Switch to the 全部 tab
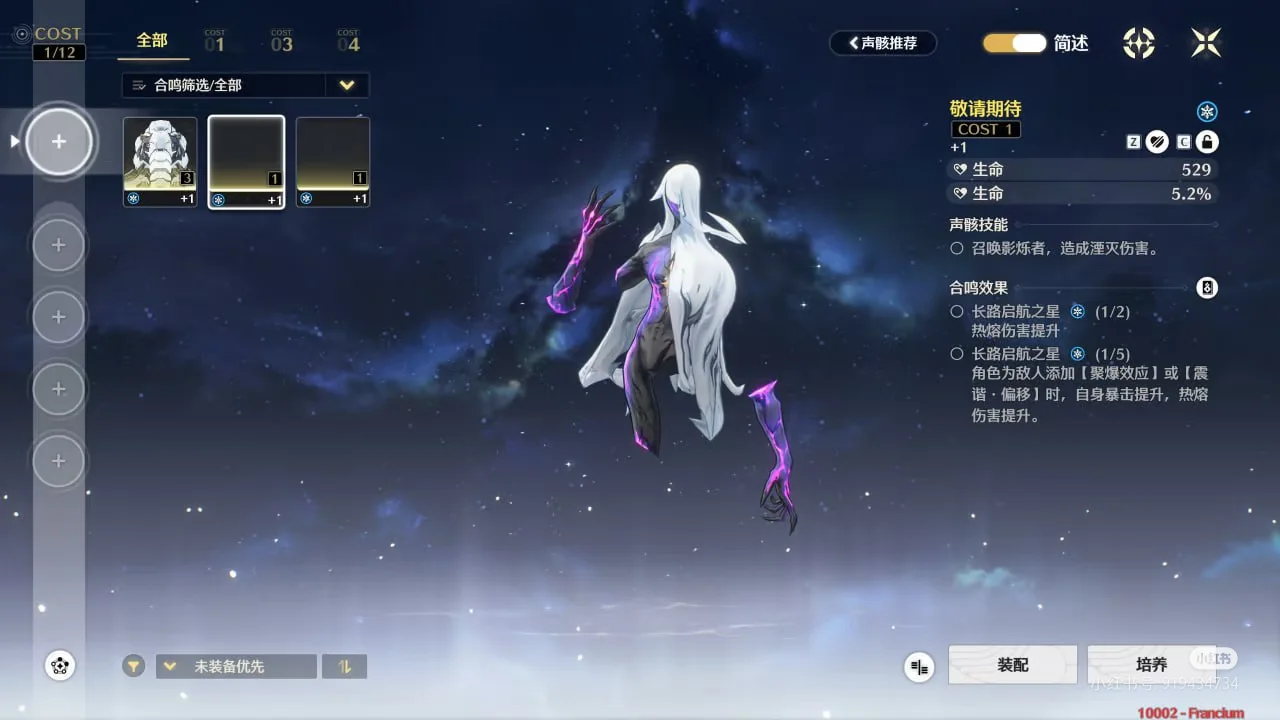 [152, 41]
